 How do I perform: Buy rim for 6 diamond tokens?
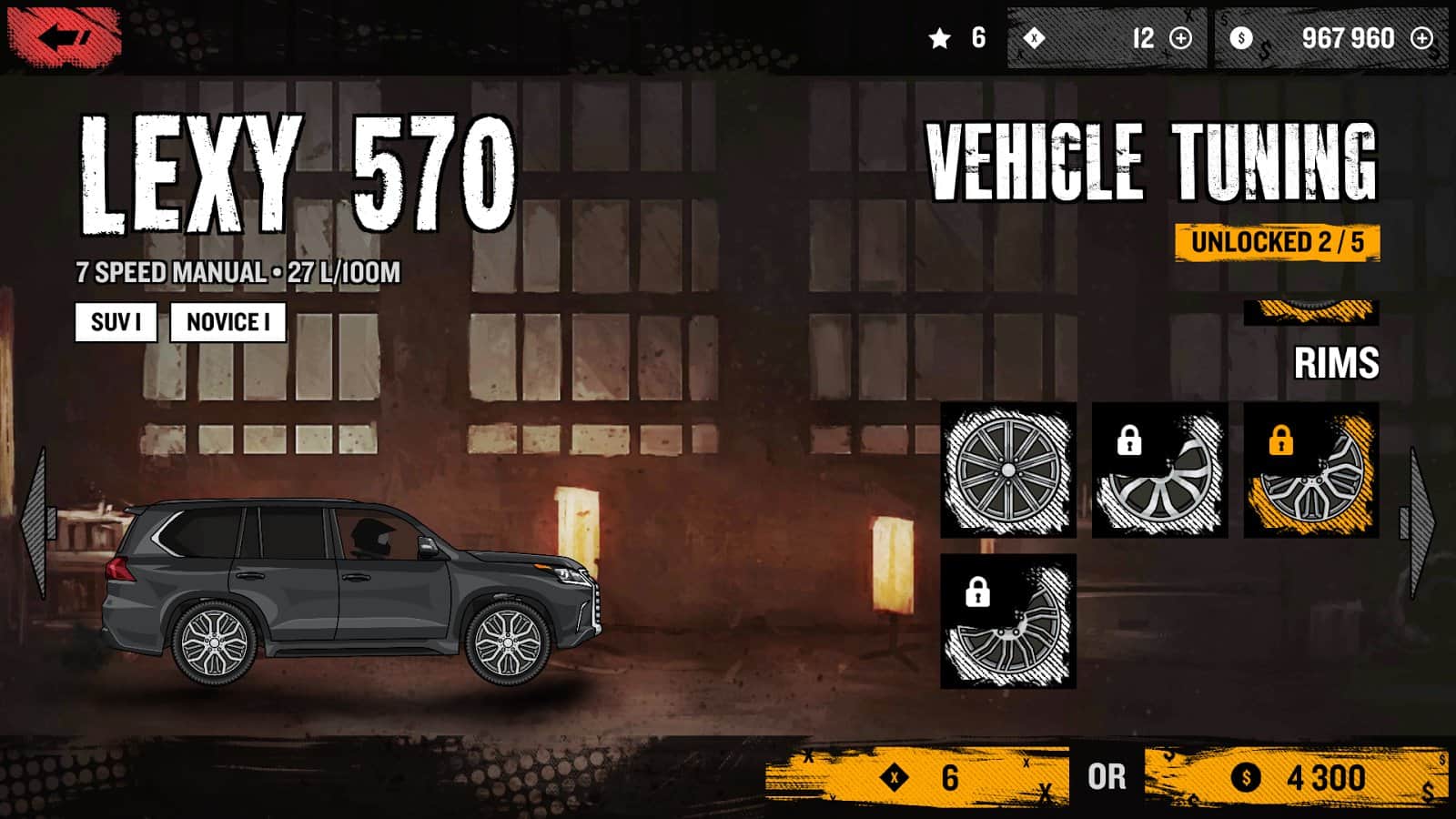[x=917, y=777]
